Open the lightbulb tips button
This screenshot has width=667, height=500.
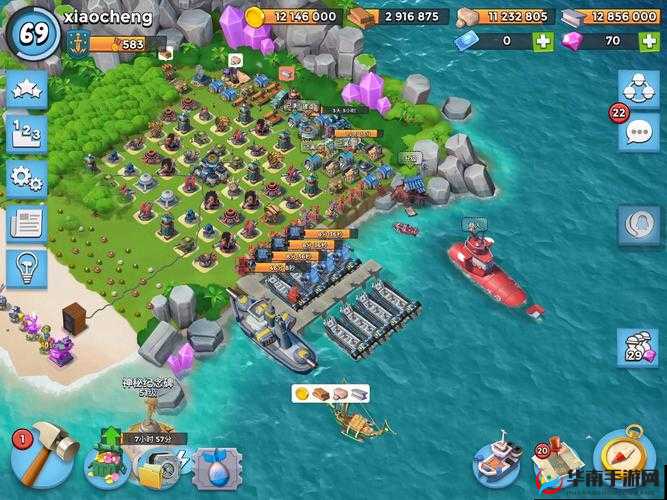[x=26, y=268]
